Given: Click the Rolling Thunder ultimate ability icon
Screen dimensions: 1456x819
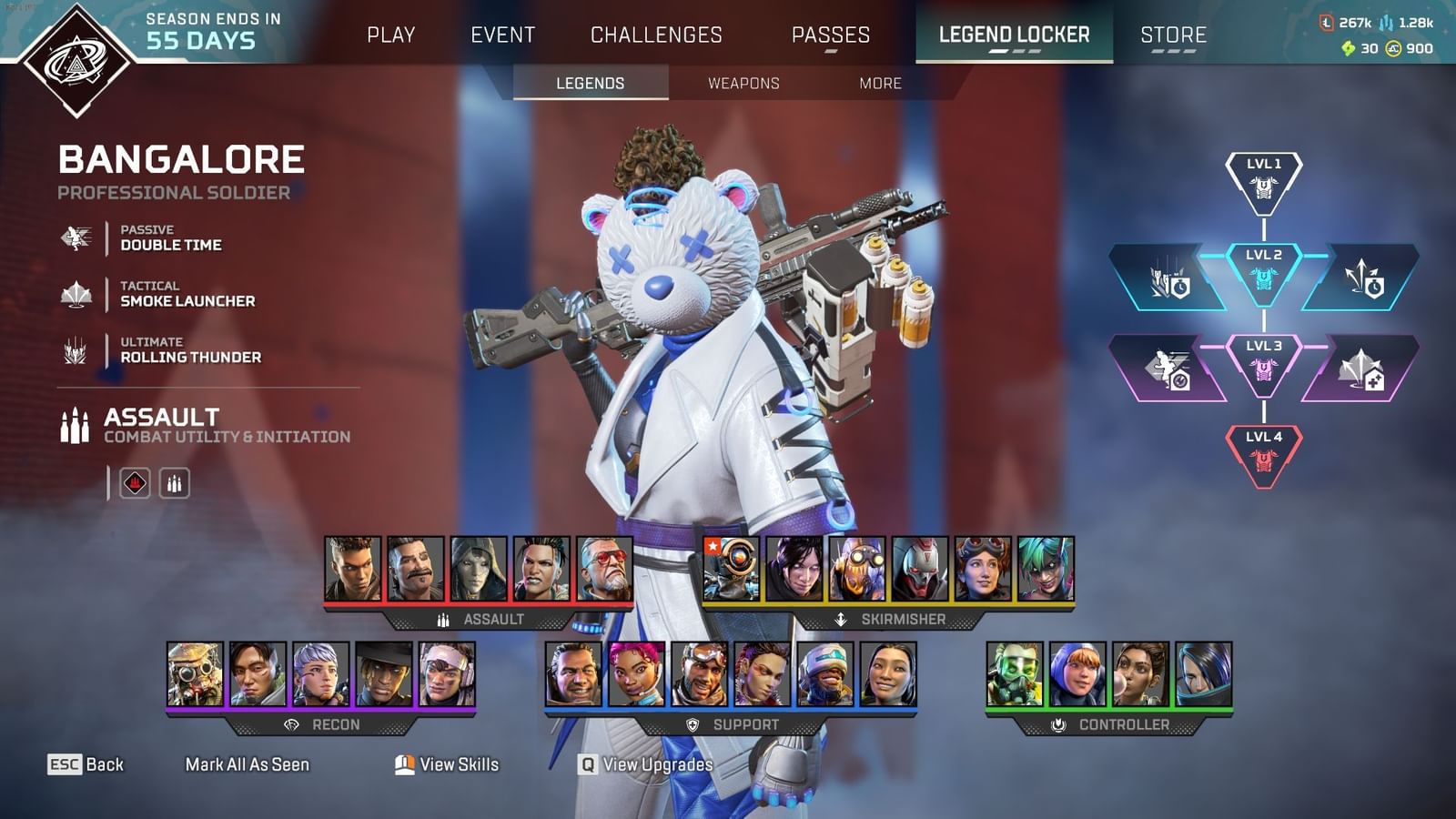Looking at the screenshot, I should click(x=77, y=351).
